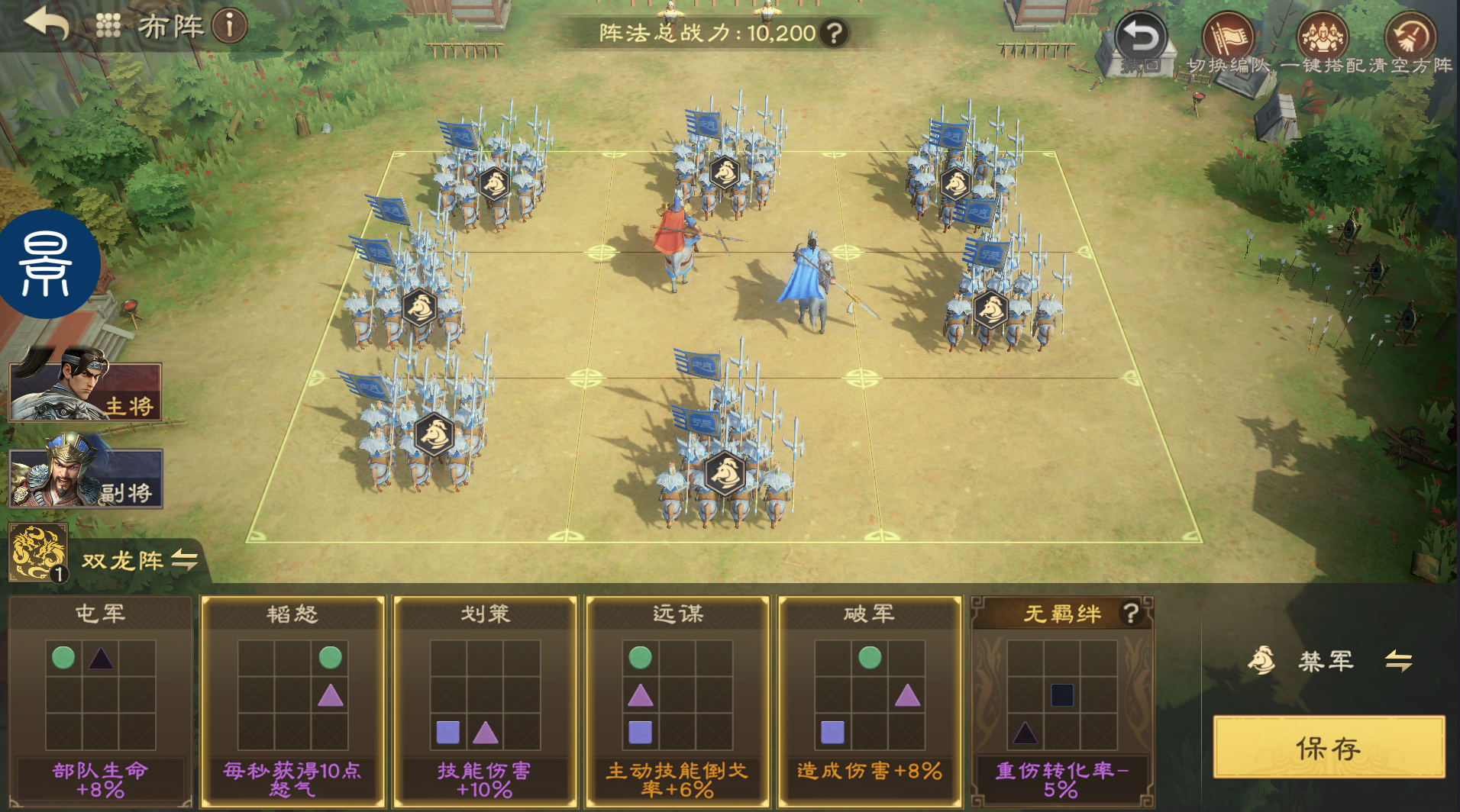Open the 布阵 info icon
Screen dimensions: 1460x812
pyautogui.click(x=229, y=26)
